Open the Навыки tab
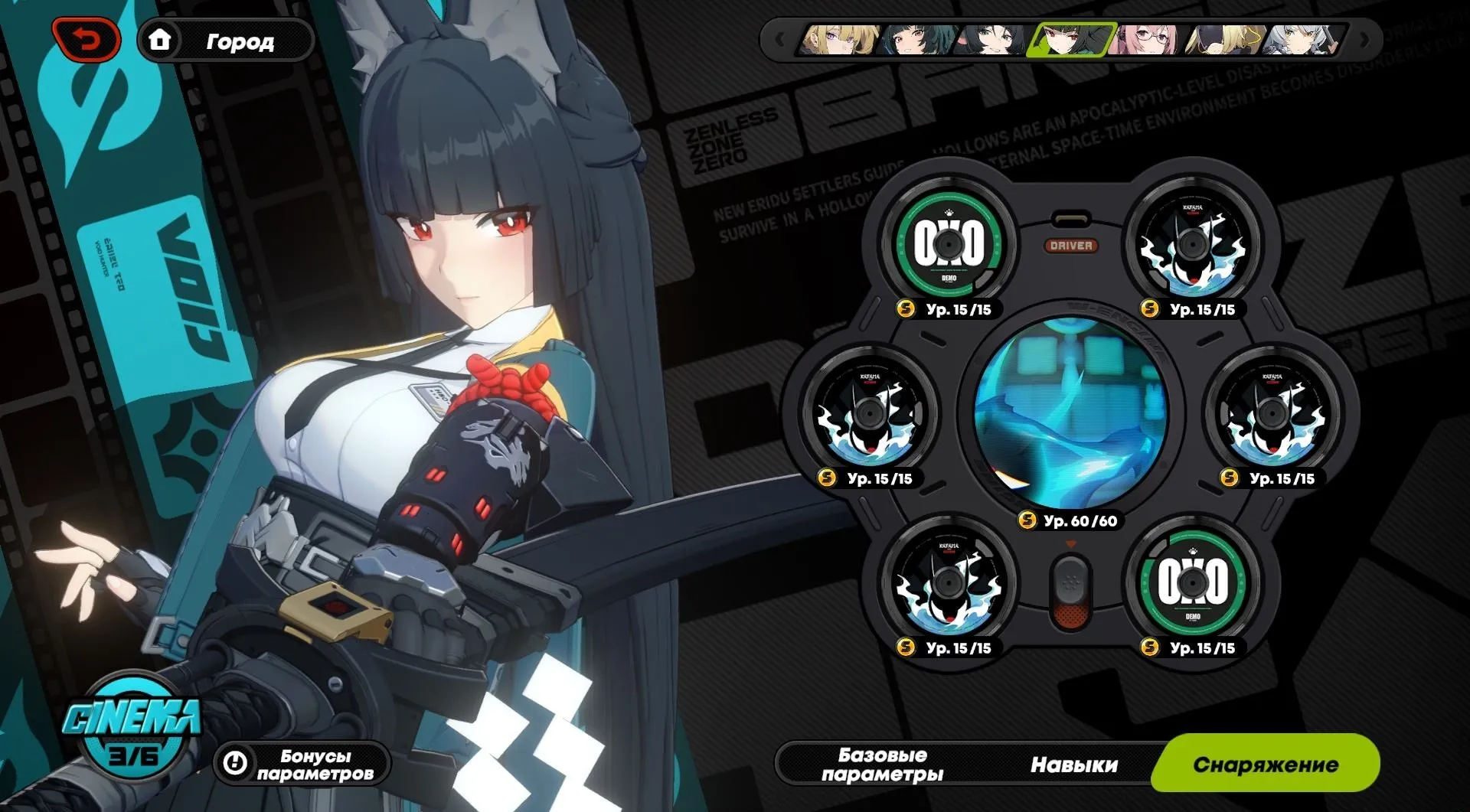Image resolution: width=1470 pixels, height=812 pixels. 1073,763
